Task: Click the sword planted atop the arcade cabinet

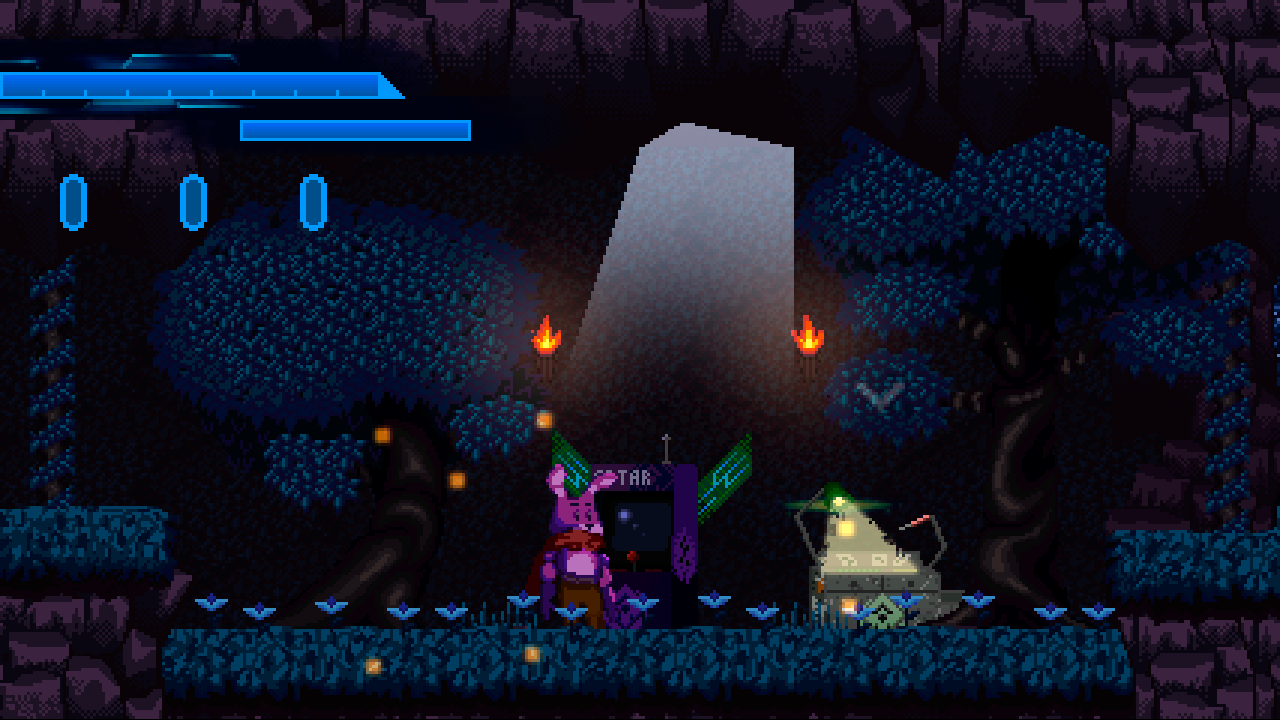Action: click(666, 450)
